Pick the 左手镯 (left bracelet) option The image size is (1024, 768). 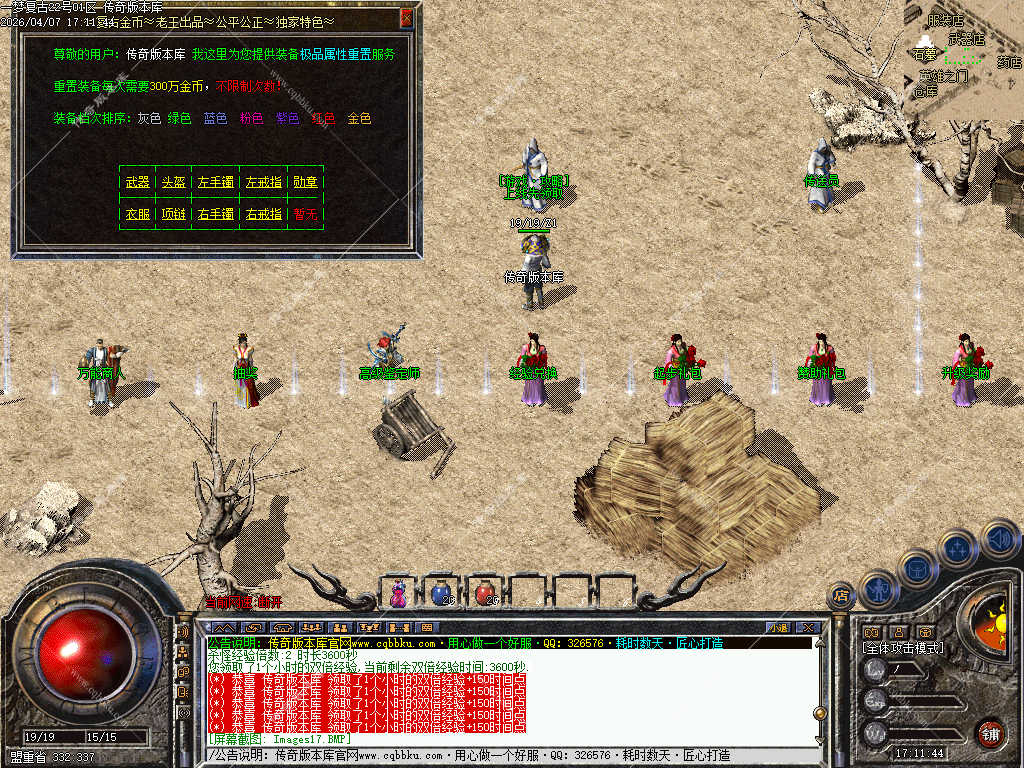(216, 182)
